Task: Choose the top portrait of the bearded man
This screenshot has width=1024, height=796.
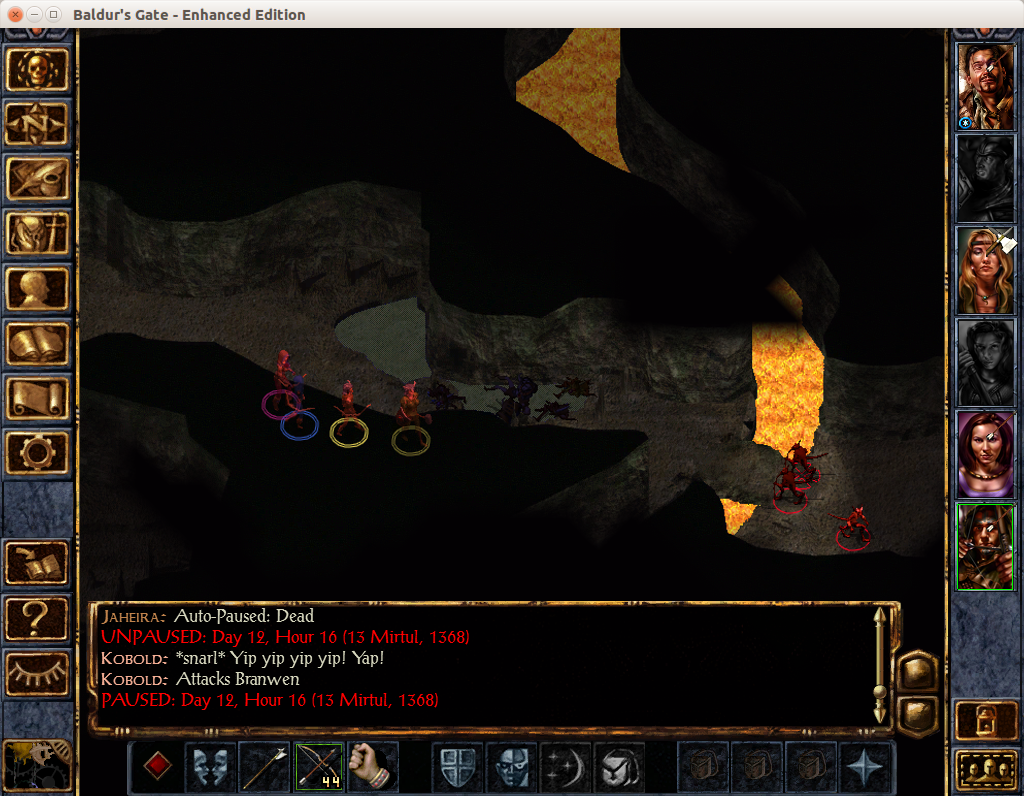Action: [x=985, y=86]
